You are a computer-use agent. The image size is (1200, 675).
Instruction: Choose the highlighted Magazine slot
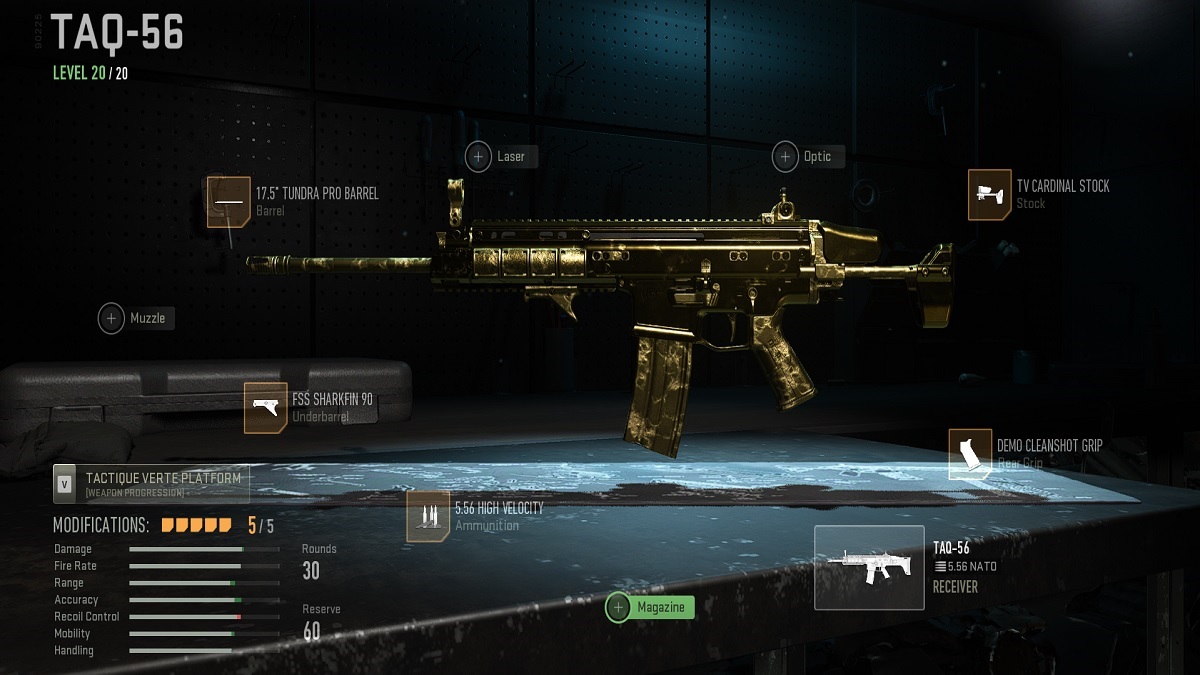[650, 607]
